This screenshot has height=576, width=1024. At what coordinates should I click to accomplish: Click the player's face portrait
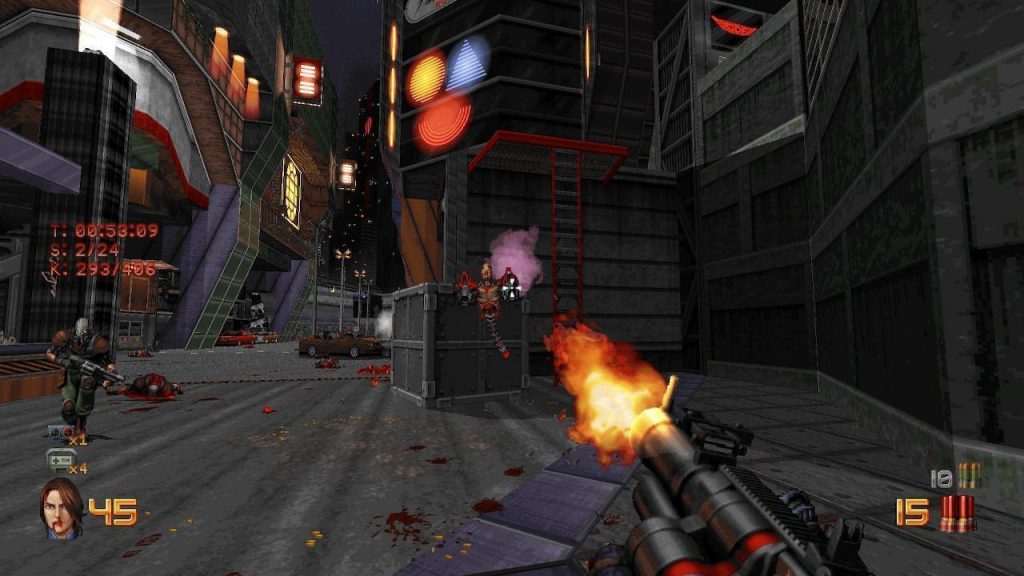[61, 507]
